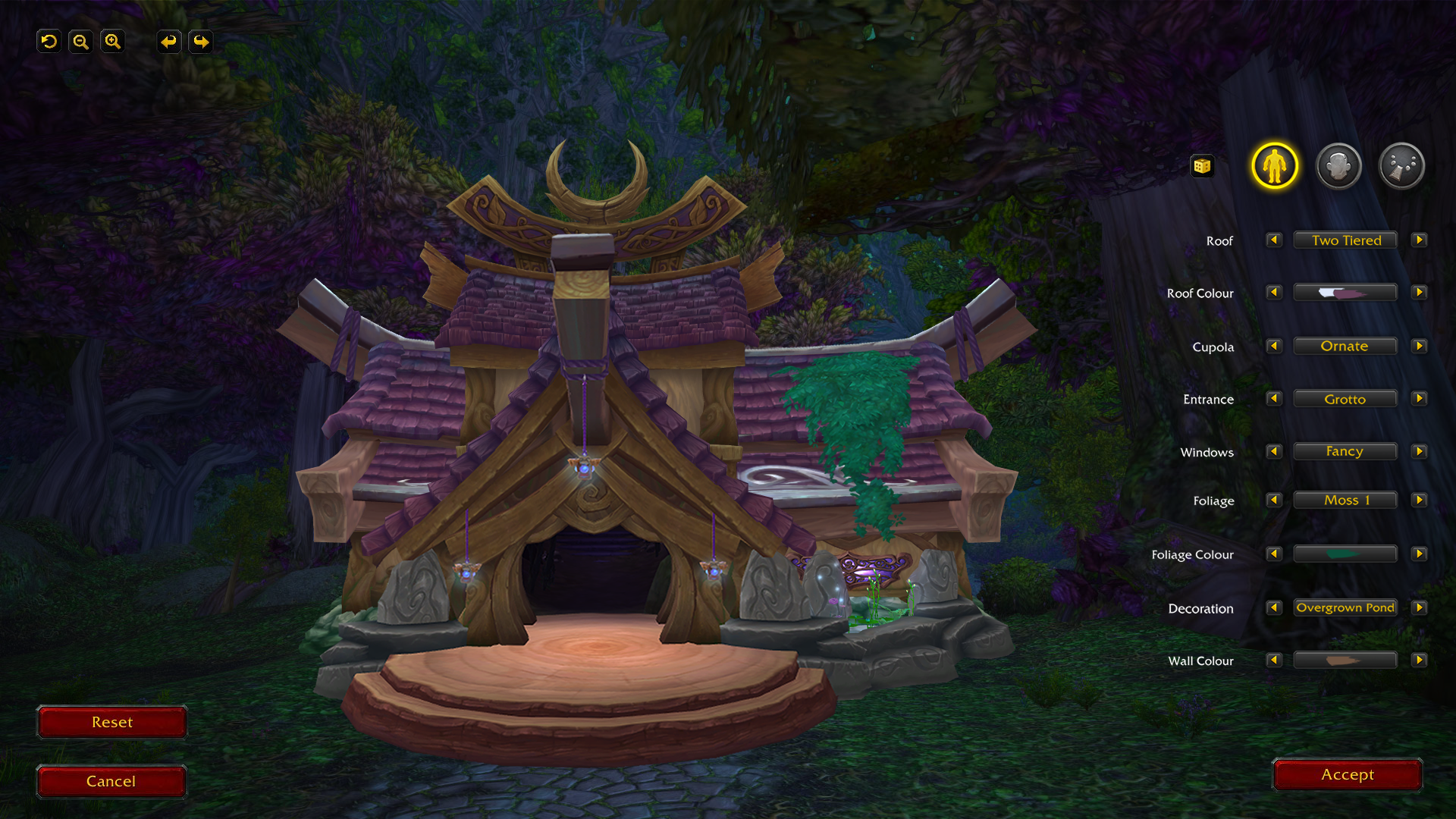Open the Cupola Ornate dropdown
The height and width of the screenshot is (819, 1456).
pos(1345,347)
